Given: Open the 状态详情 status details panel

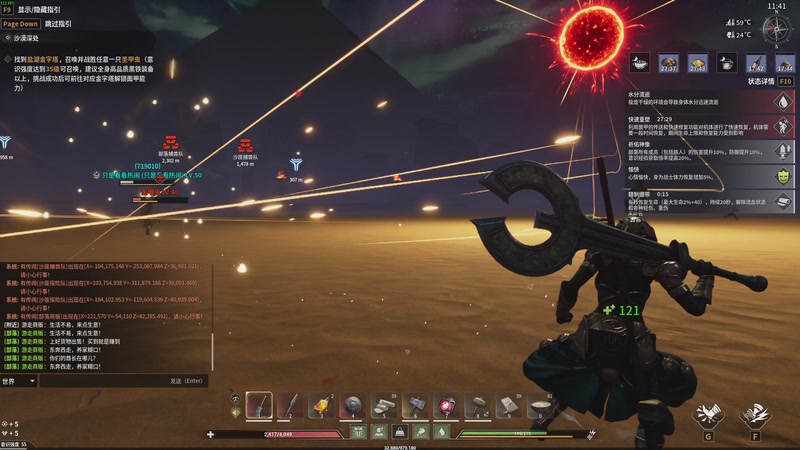Looking at the screenshot, I should pos(763,81).
